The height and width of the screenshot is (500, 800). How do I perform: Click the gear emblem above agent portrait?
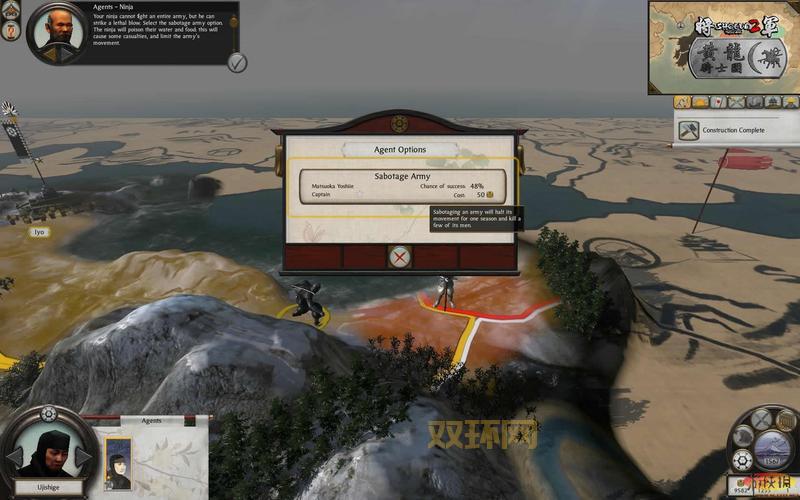[x=48, y=413]
